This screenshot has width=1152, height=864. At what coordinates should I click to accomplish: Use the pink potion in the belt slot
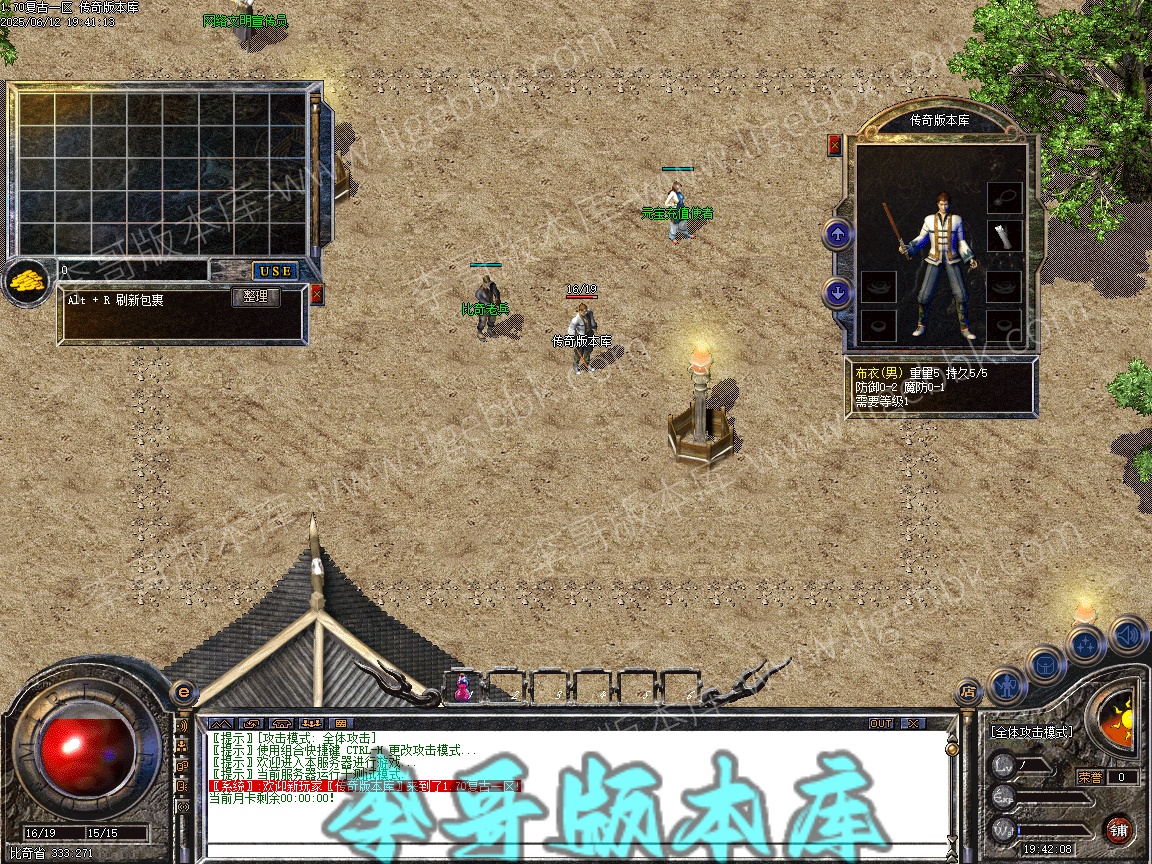pyautogui.click(x=463, y=688)
